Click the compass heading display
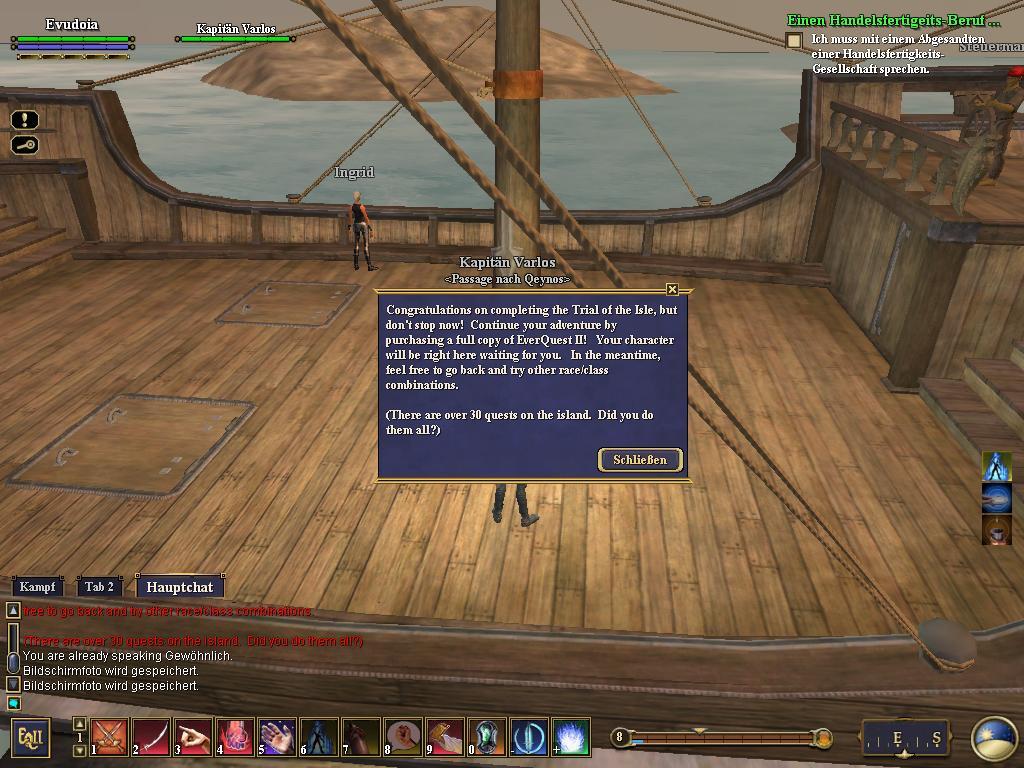The image size is (1024, 768). (905, 739)
